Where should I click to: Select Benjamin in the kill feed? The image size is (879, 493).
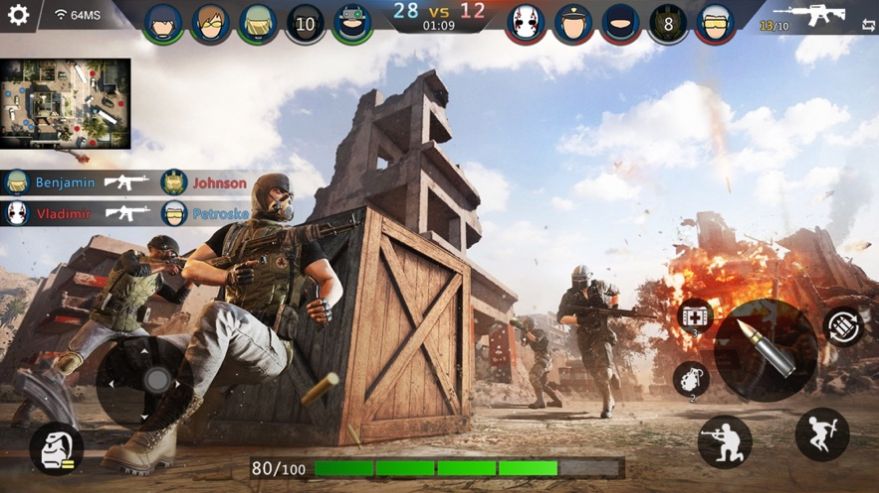[x=64, y=183]
